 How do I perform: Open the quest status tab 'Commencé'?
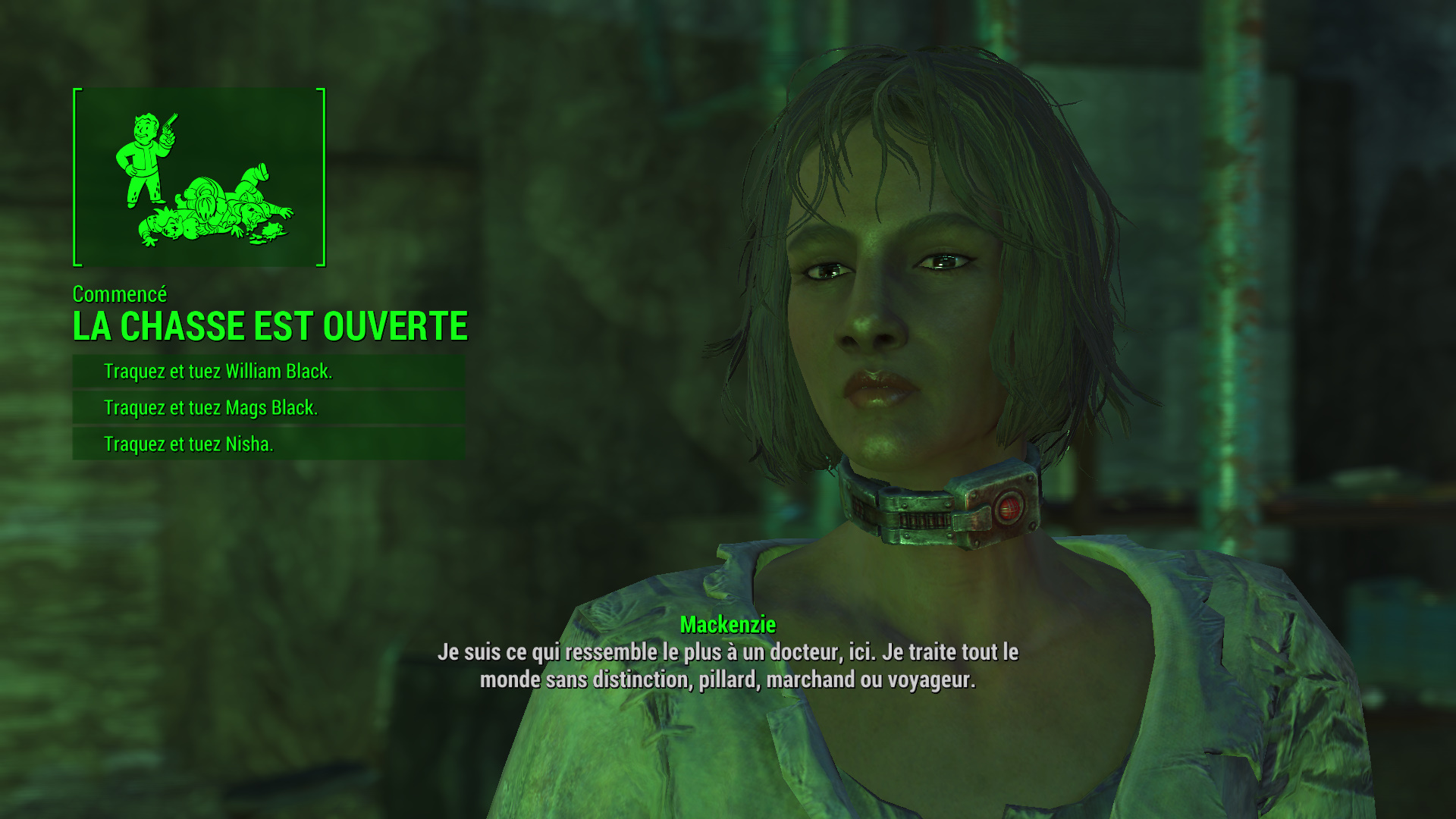[x=120, y=295]
